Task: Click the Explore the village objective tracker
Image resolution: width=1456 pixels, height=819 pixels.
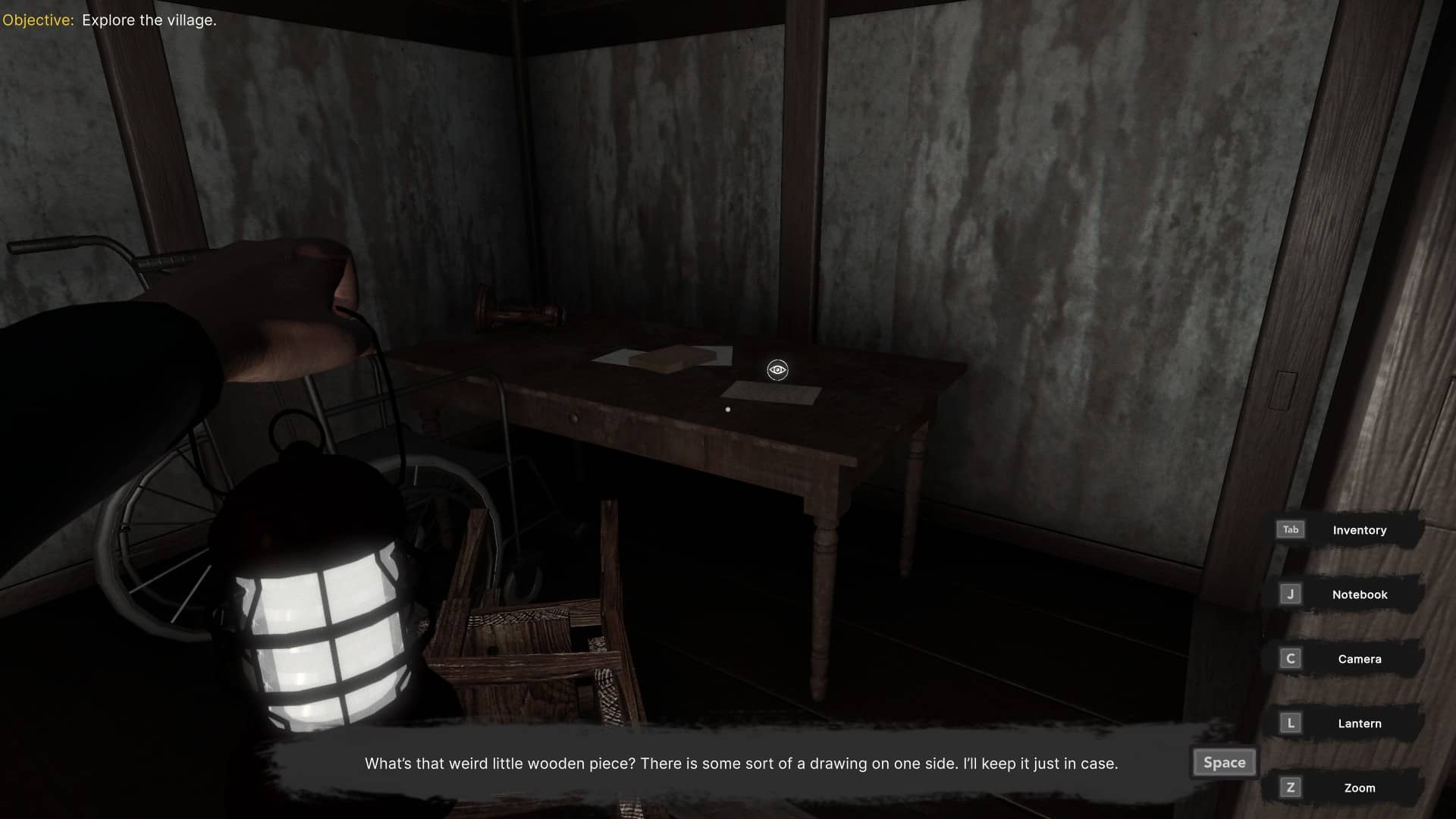Action: click(x=110, y=20)
